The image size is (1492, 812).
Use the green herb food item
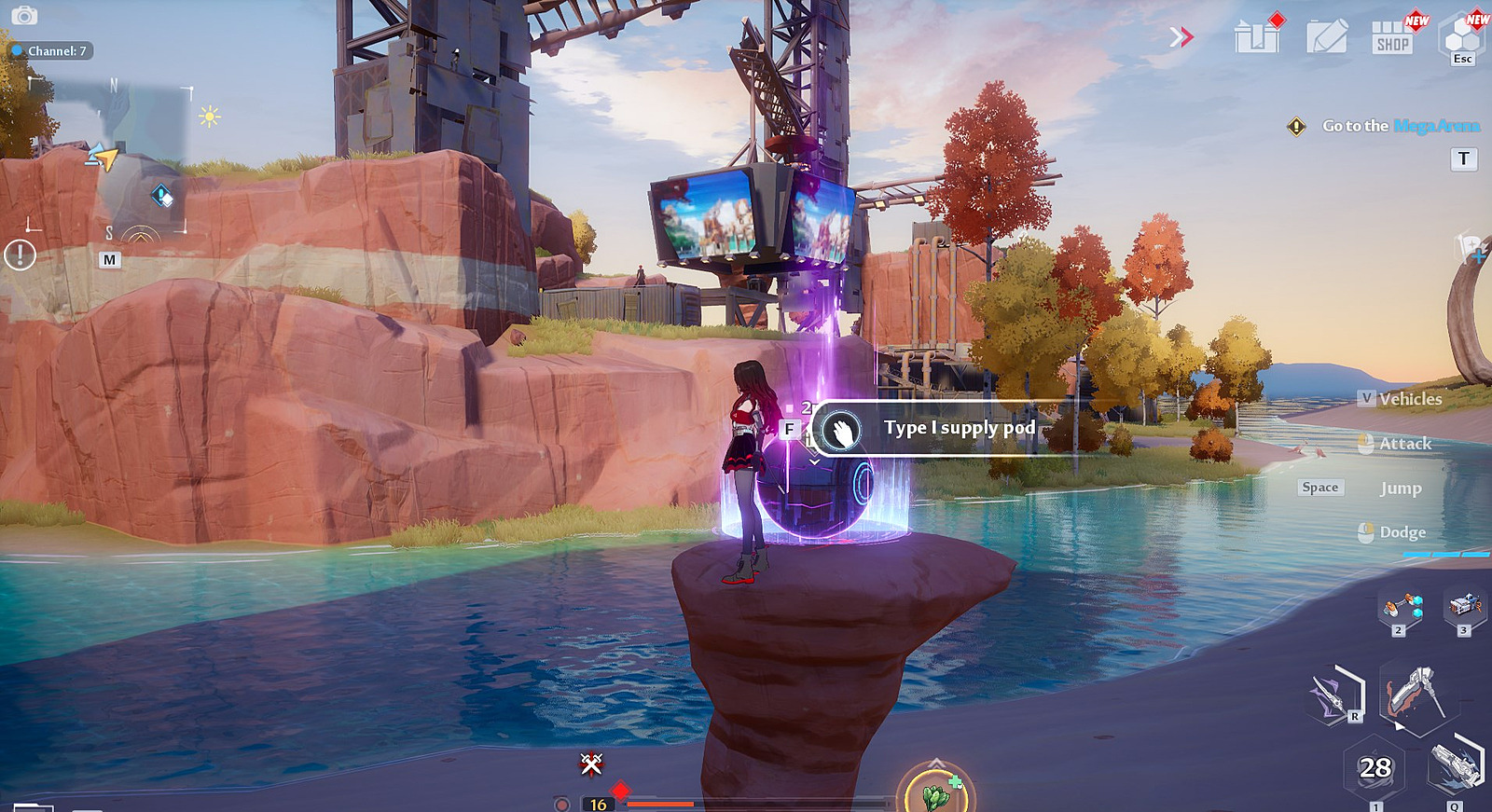coord(935,793)
